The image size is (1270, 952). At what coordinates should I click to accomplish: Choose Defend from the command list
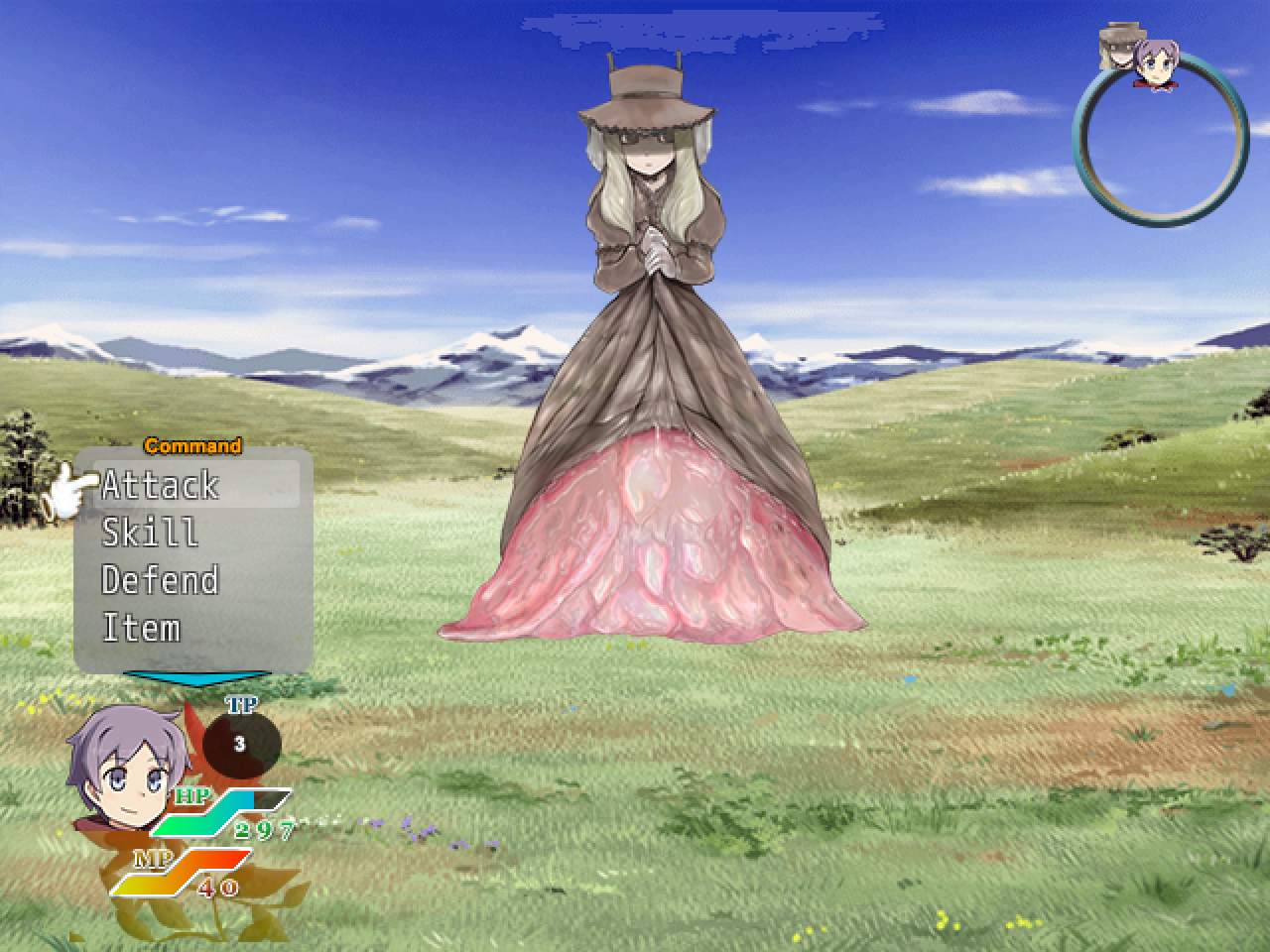tap(161, 581)
